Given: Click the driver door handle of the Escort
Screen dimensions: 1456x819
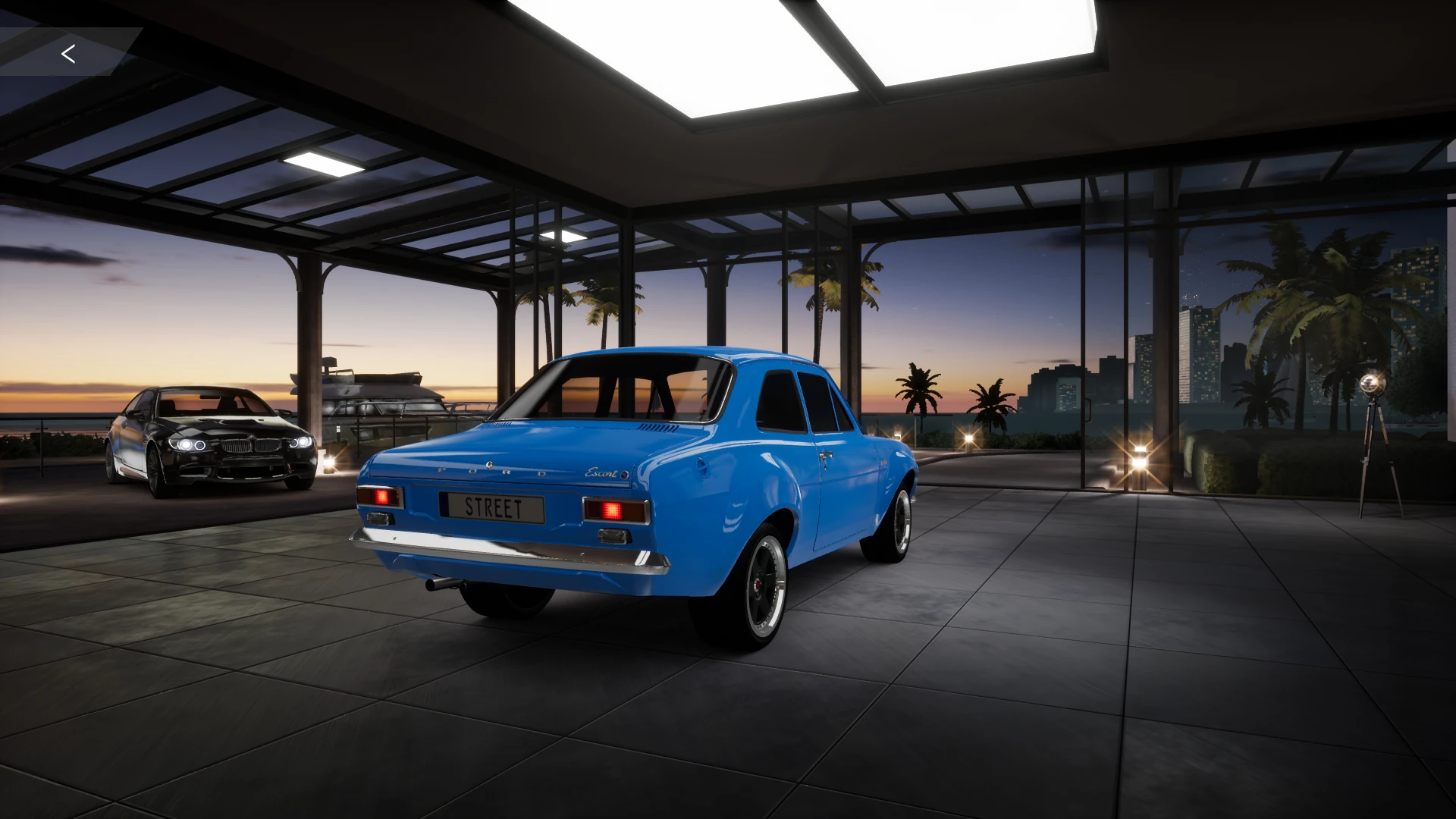Looking at the screenshot, I should [x=827, y=455].
